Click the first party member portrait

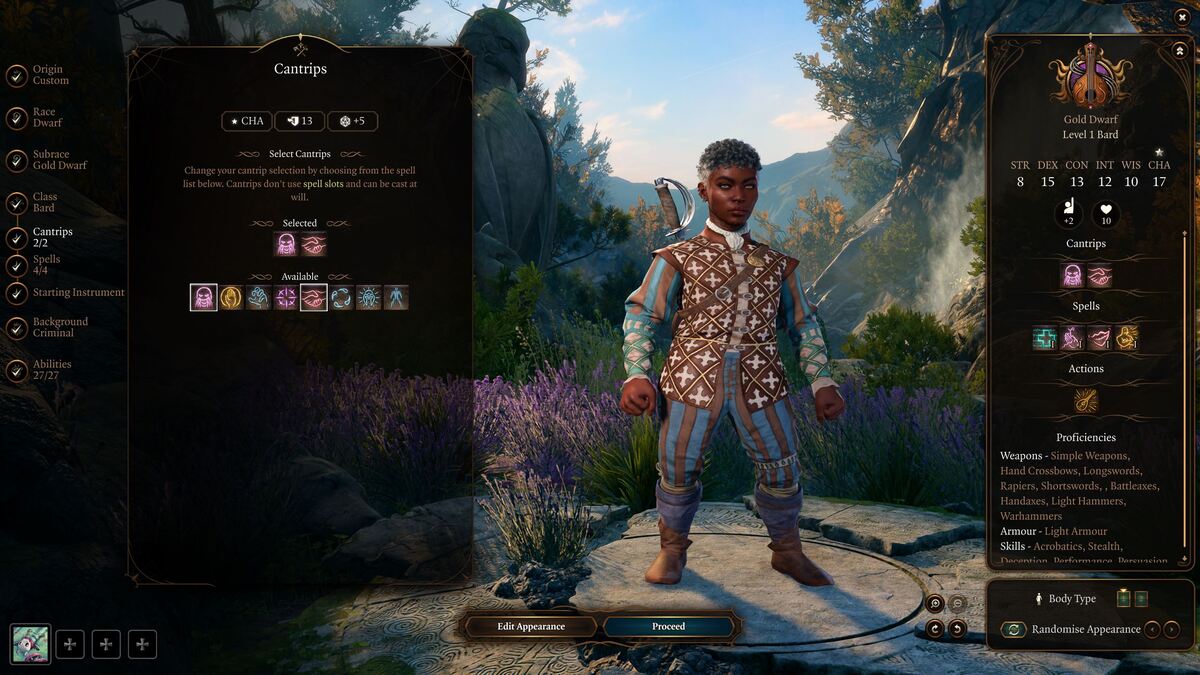pos(30,644)
